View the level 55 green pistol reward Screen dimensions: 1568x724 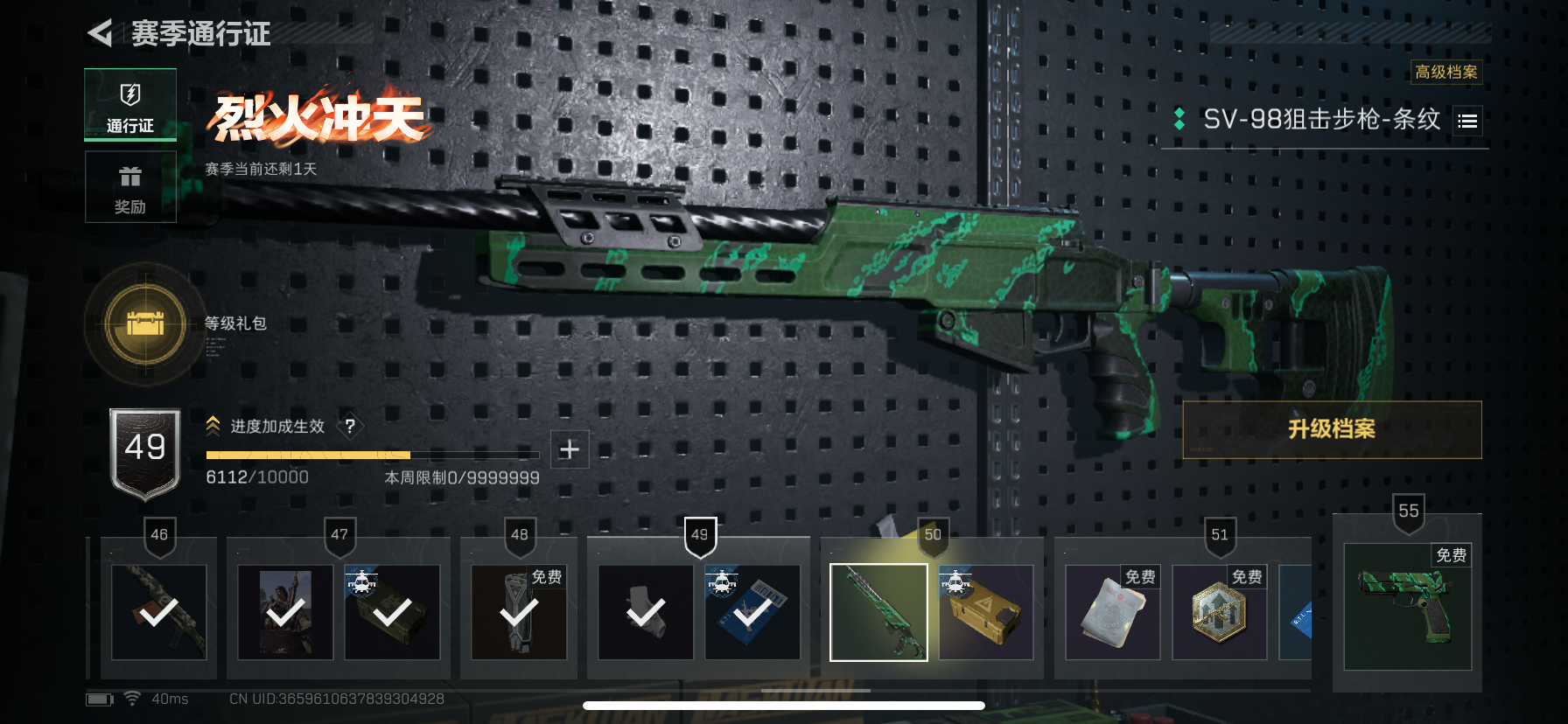(1407, 607)
